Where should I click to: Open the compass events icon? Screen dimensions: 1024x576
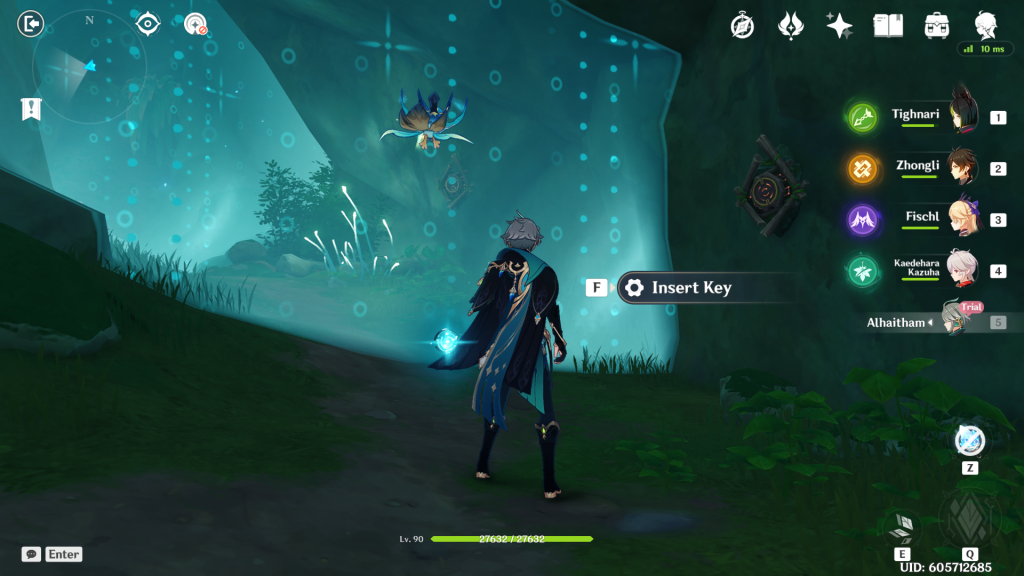coord(741,26)
